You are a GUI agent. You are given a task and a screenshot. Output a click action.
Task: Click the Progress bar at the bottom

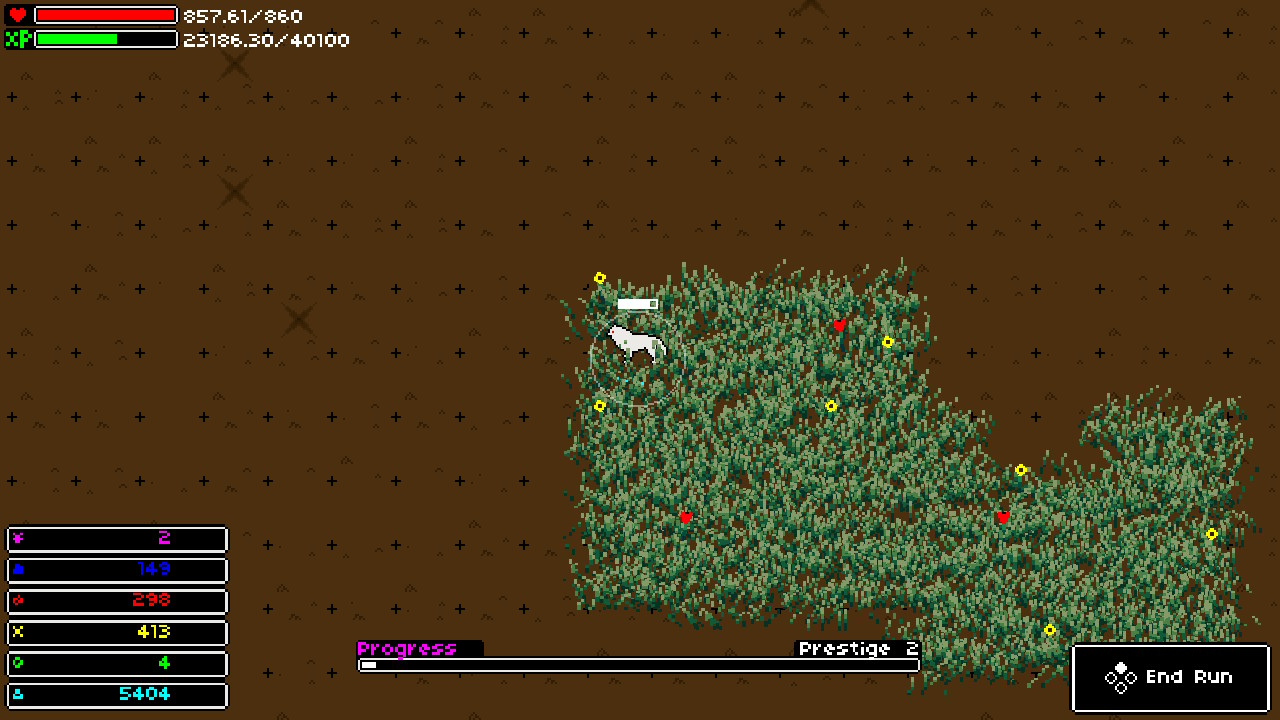pos(637,663)
